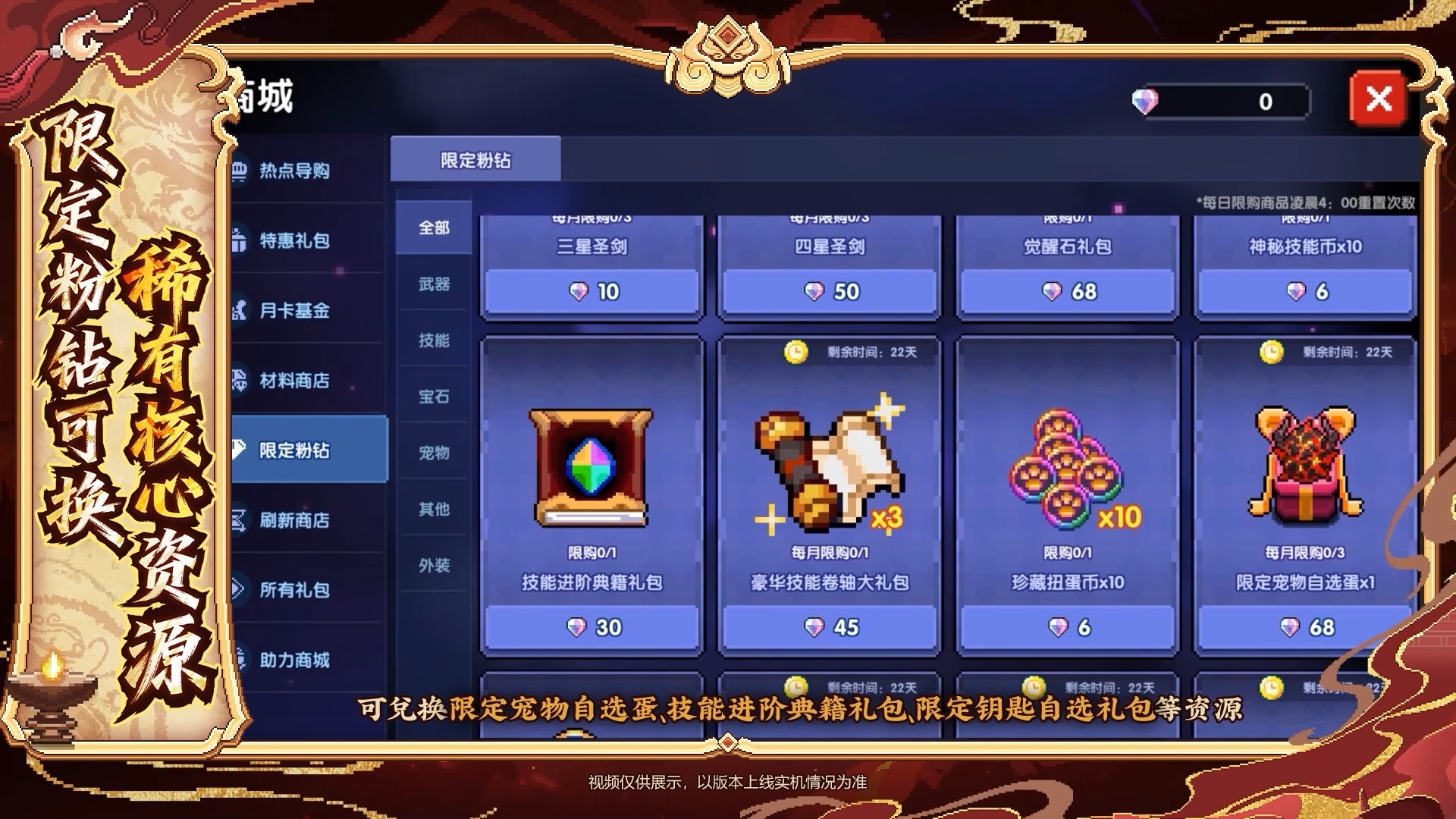Click the 月卡基金 sidebar icon
This screenshot has width=1456, height=819.
240,312
